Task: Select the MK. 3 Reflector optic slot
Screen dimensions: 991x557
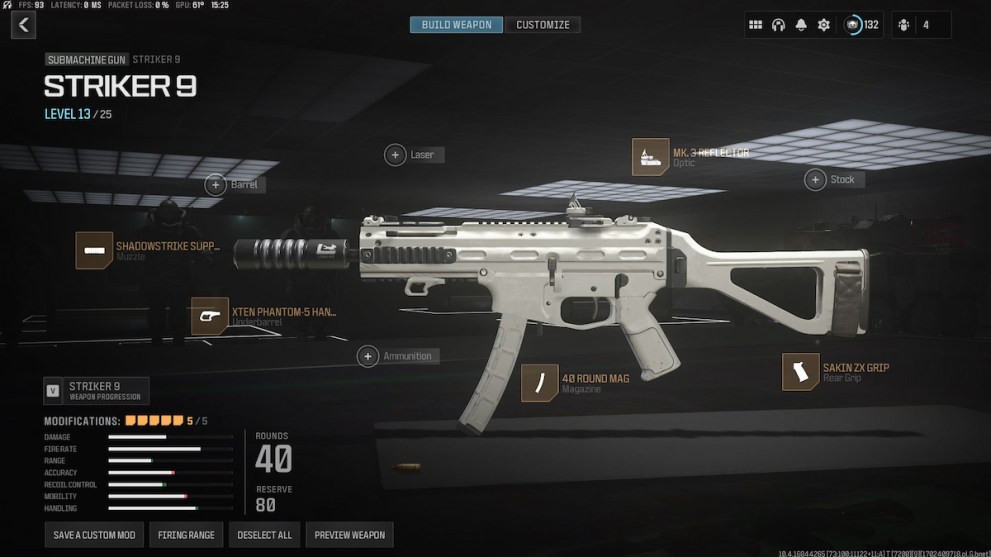Action: point(651,157)
